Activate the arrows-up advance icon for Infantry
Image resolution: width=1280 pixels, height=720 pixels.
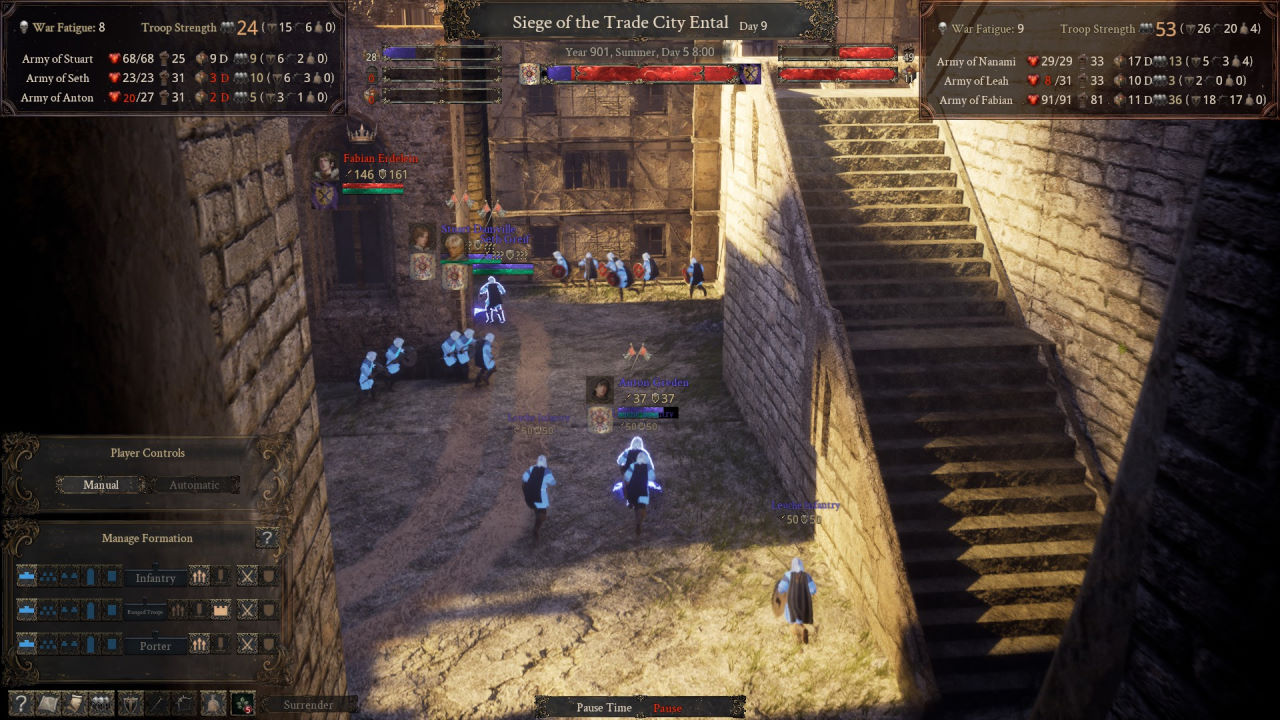(x=199, y=577)
